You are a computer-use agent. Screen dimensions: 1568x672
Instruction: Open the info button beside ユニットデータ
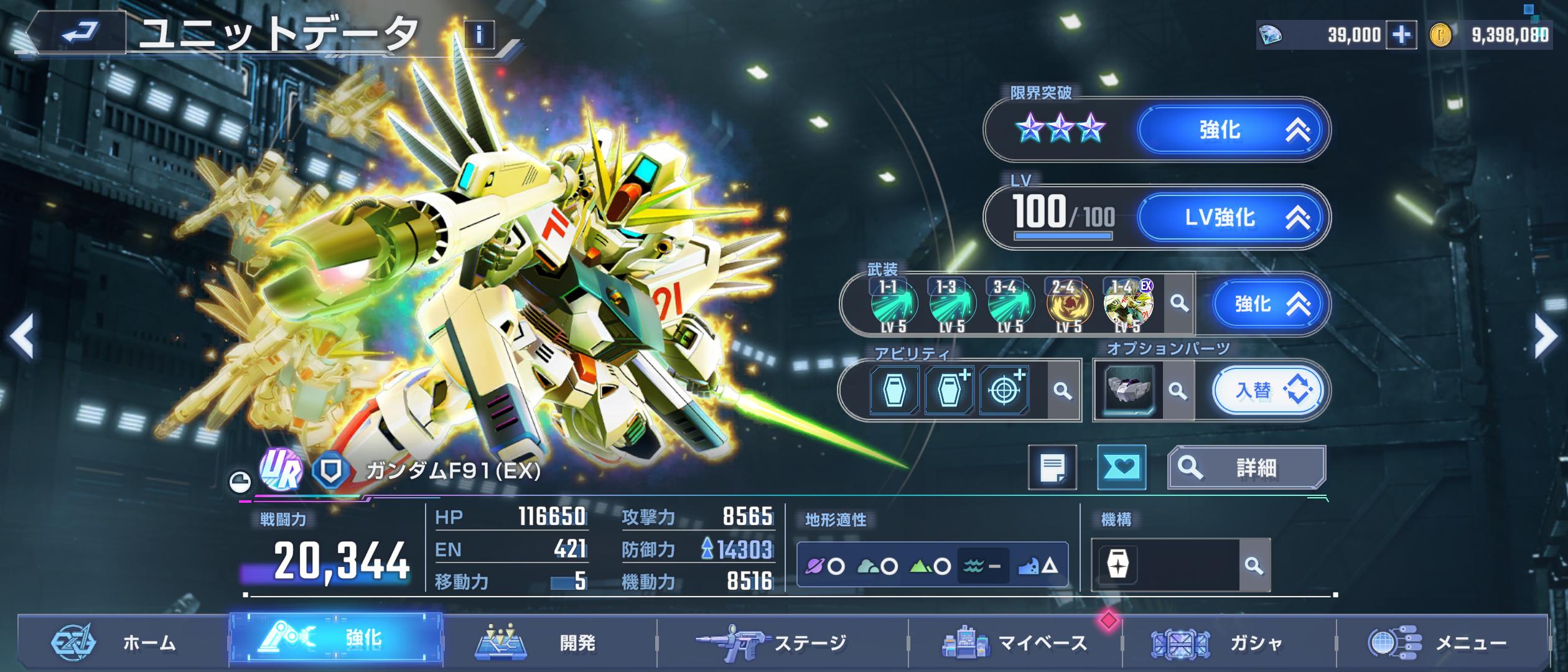[x=478, y=35]
